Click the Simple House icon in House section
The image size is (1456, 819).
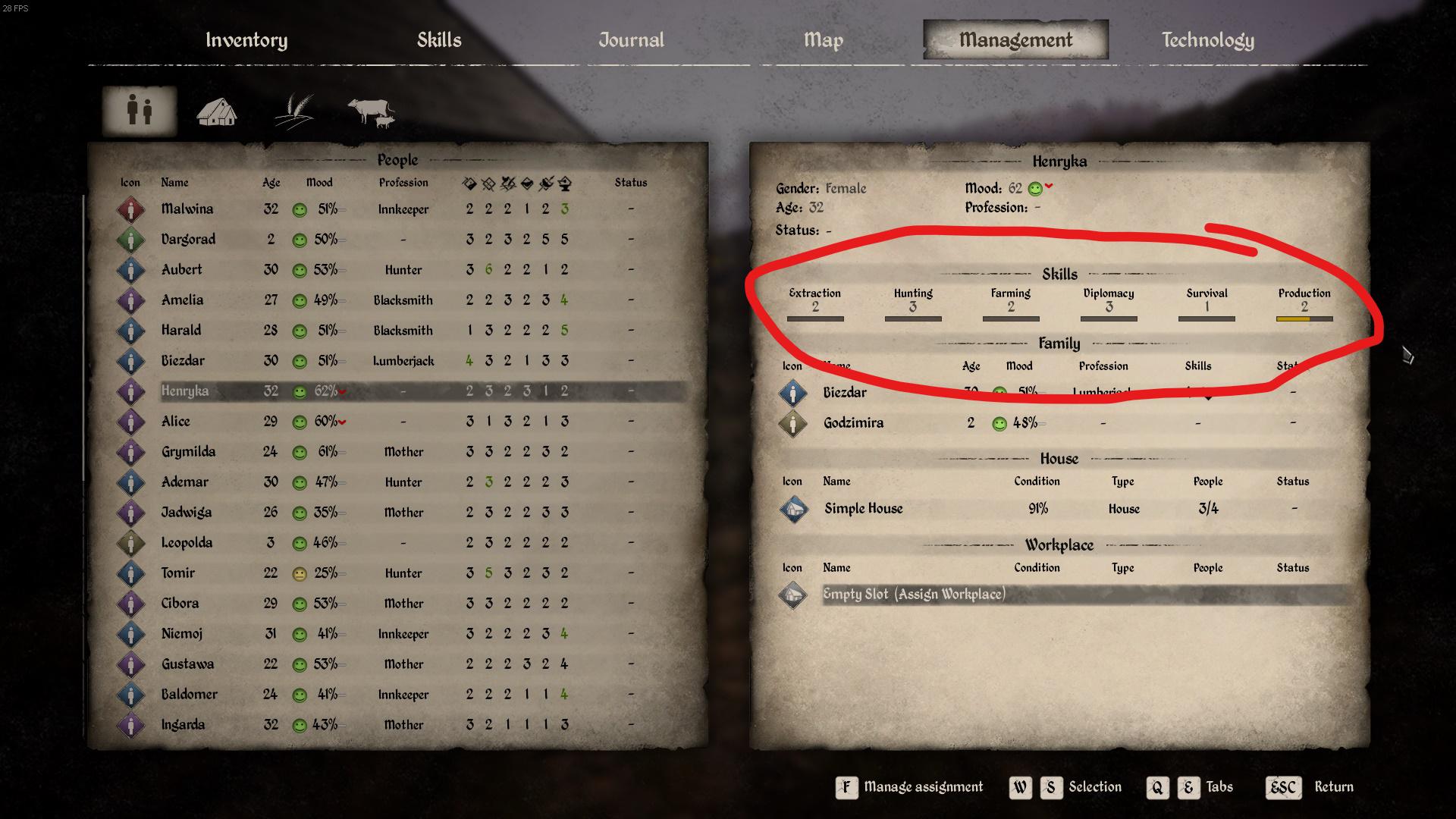(793, 509)
